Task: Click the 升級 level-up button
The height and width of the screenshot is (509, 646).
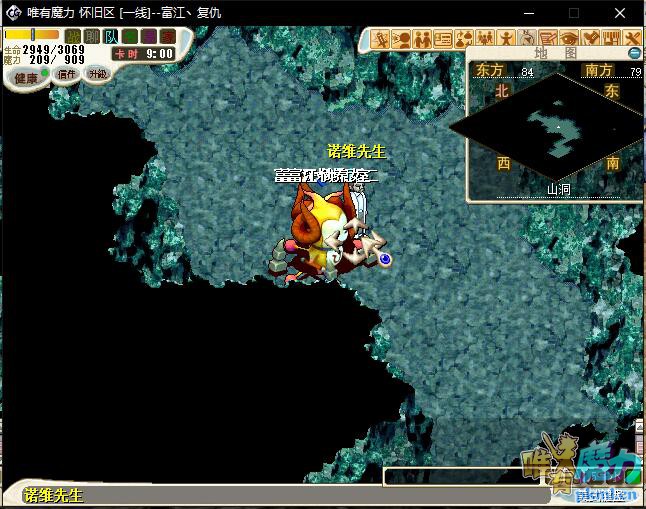Action: pos(97,74)
